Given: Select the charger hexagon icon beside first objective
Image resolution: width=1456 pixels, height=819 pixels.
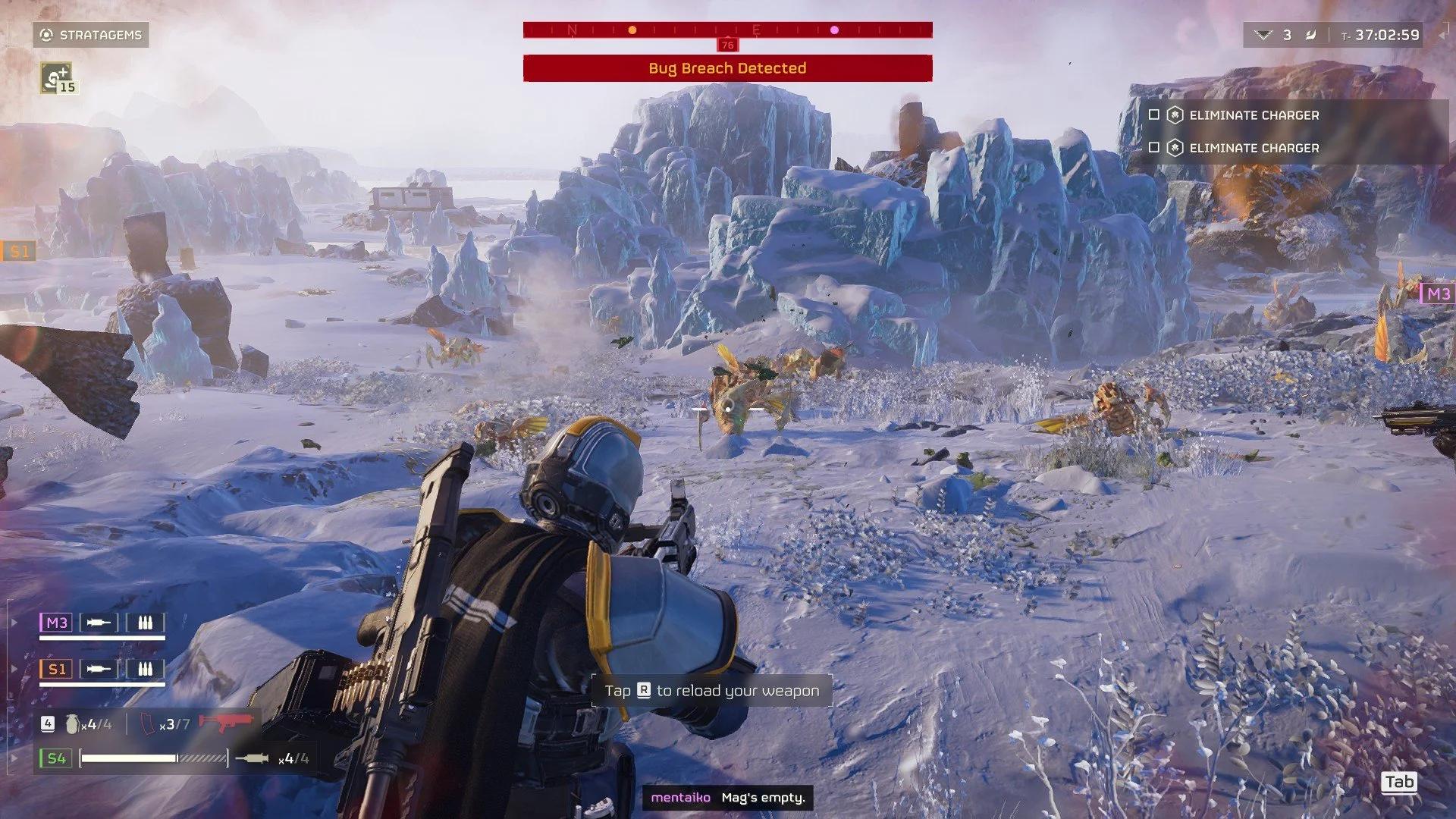Looking at the screenshot, I should tap(1175, 115).
